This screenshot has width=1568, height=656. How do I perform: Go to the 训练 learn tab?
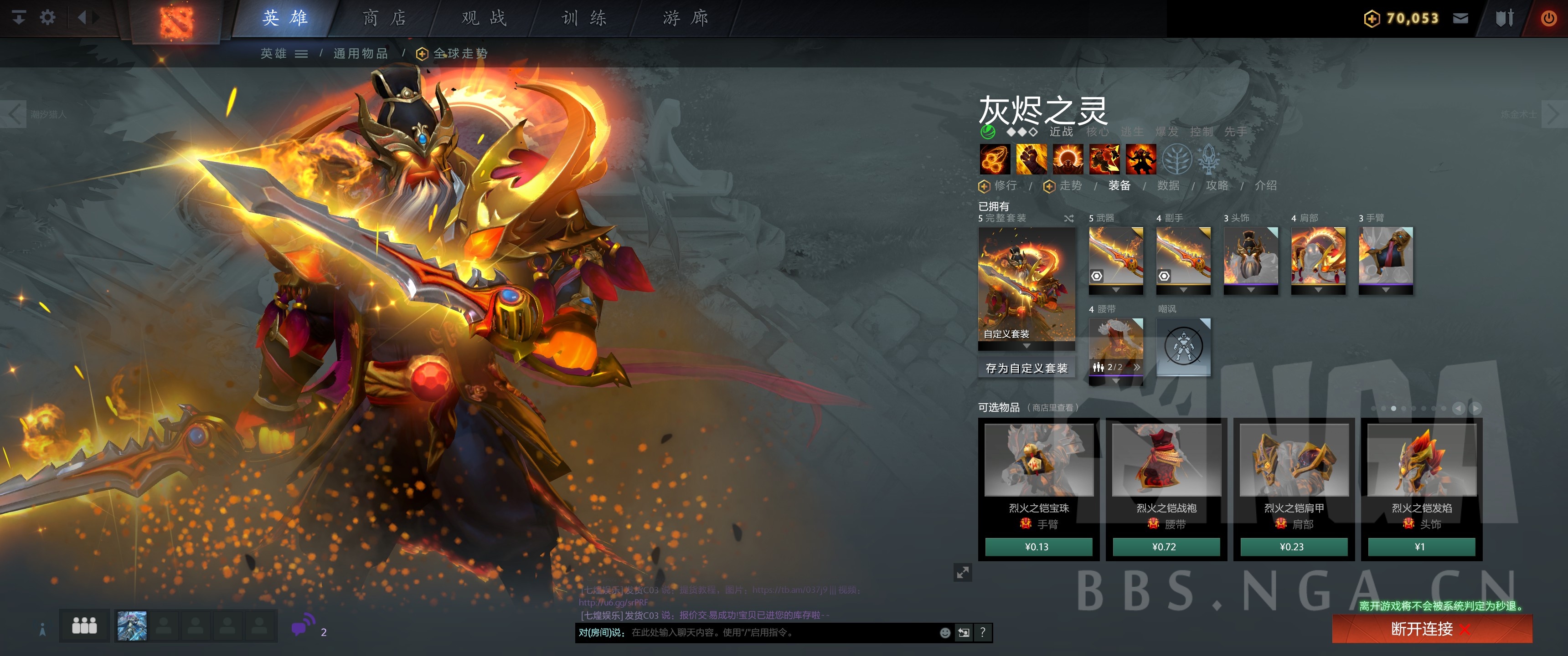click(x=584, y=18)
